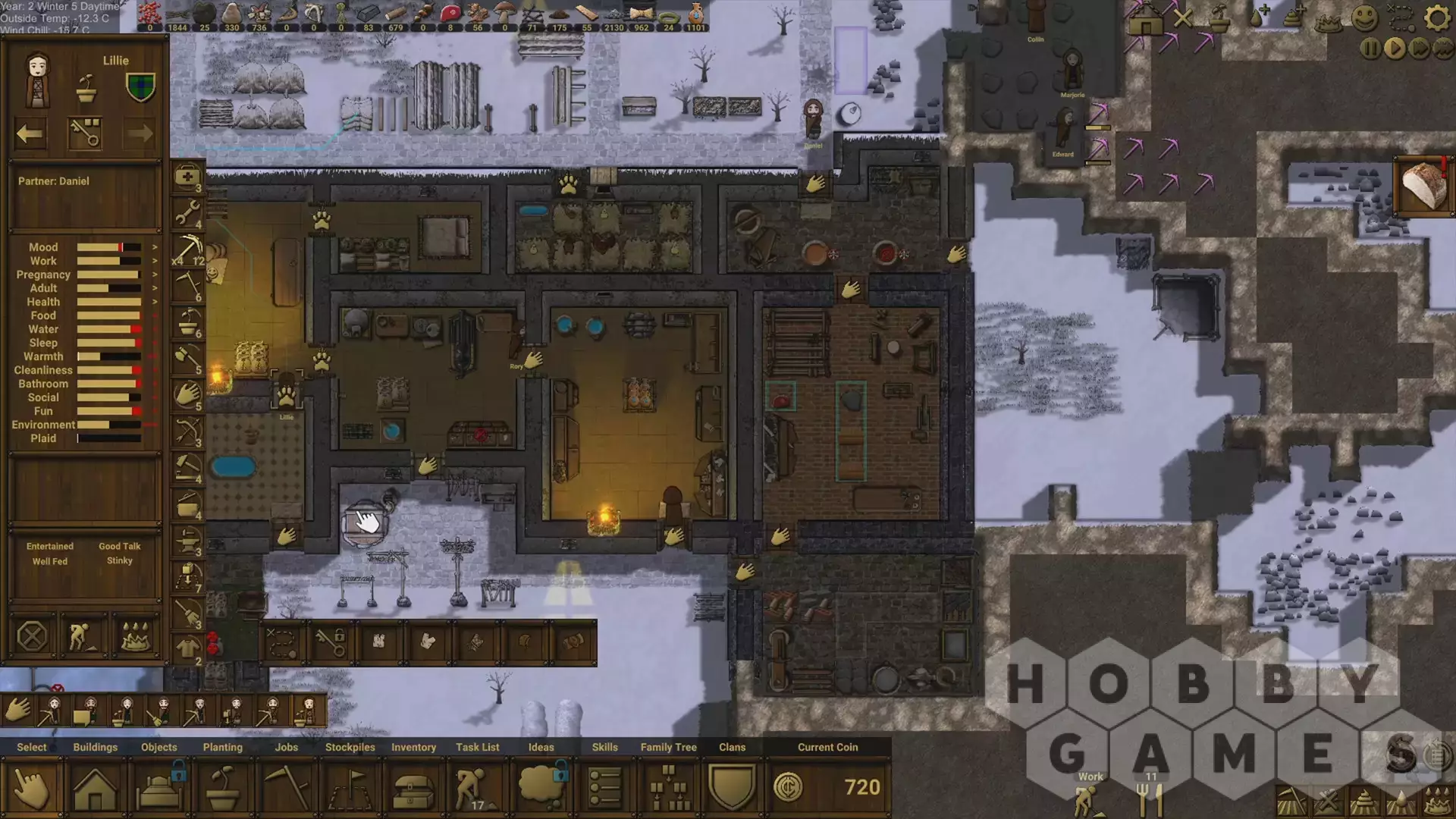
Task: Click the campfire button in Lillie's panel
Action: pyautogui.click(x=136, y=637)
